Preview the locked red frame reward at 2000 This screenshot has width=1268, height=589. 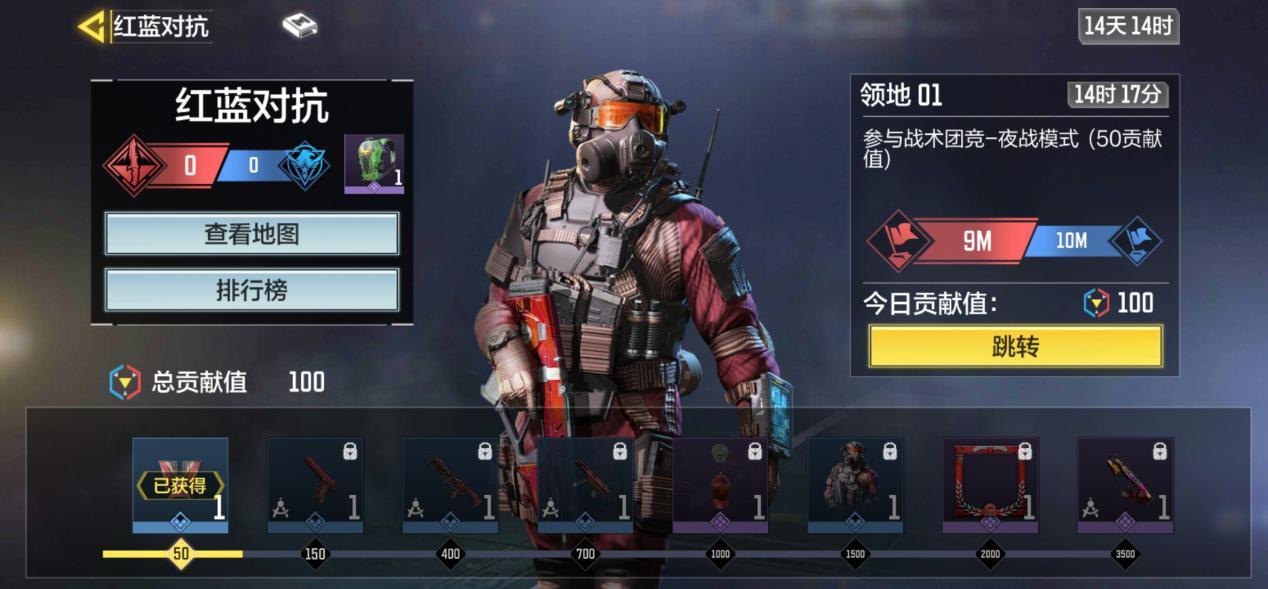point(990,485)
